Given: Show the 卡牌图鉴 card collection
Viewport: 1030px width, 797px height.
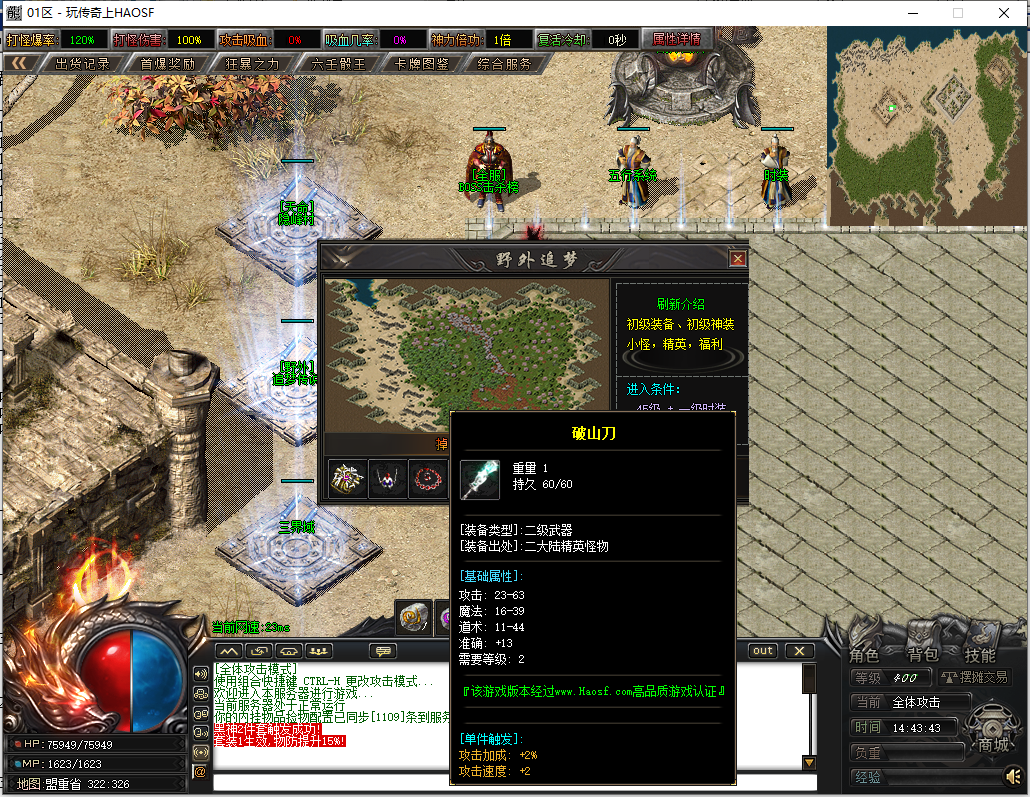Looking at the screenshot, I should [422, 64].
